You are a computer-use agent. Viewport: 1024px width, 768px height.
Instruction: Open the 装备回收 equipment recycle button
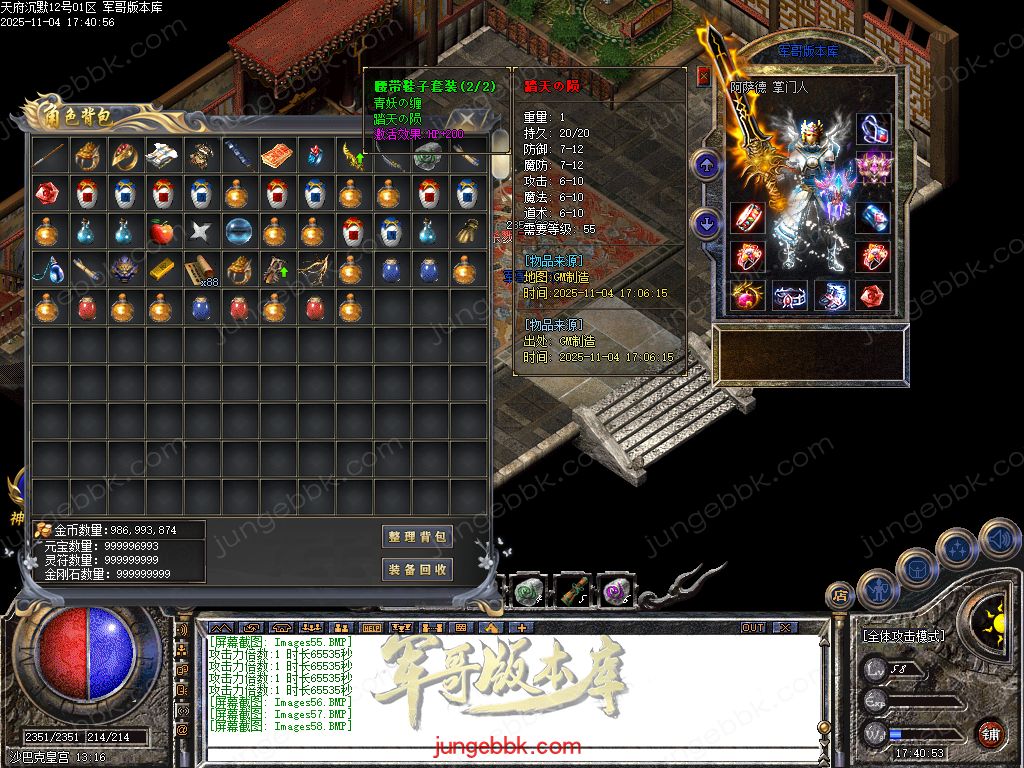pyautogui.click(x=418, y=570)
